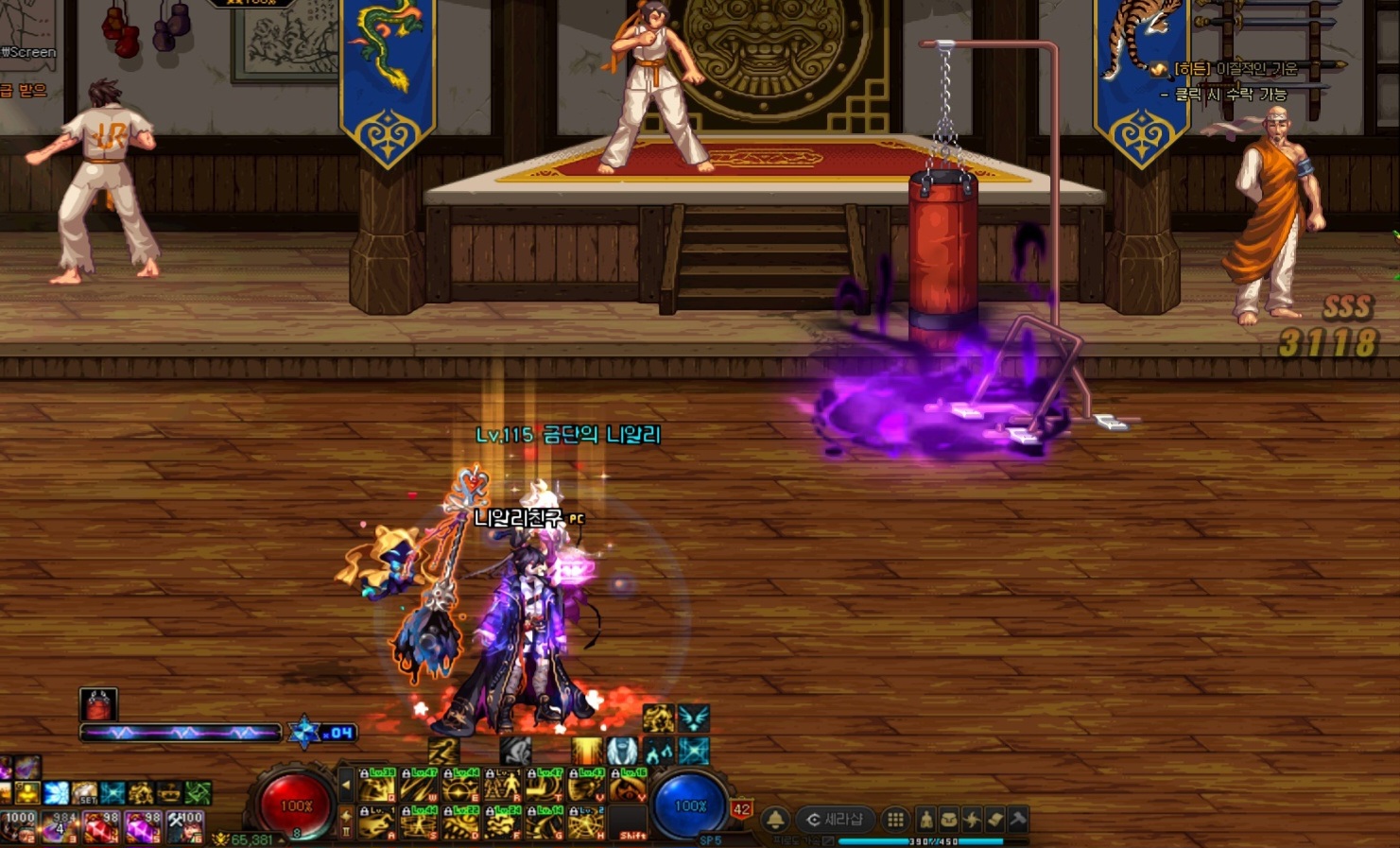Viewport: 1400px width, 848px height.
Task: Use the D hotkey skill
Action: coord(460,824)
